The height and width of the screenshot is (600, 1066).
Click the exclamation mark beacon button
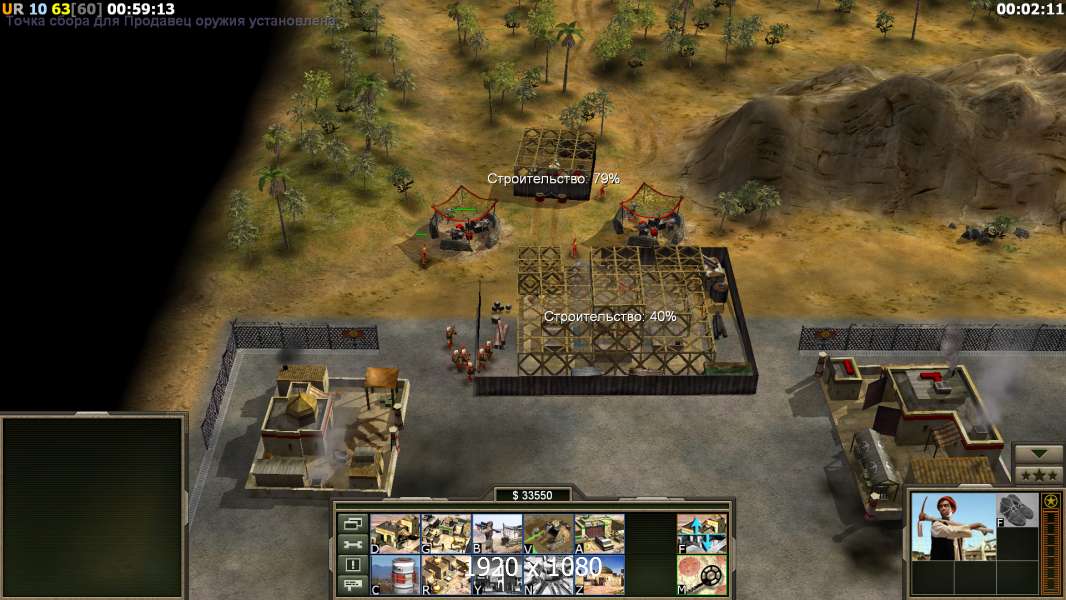point(351,565)
